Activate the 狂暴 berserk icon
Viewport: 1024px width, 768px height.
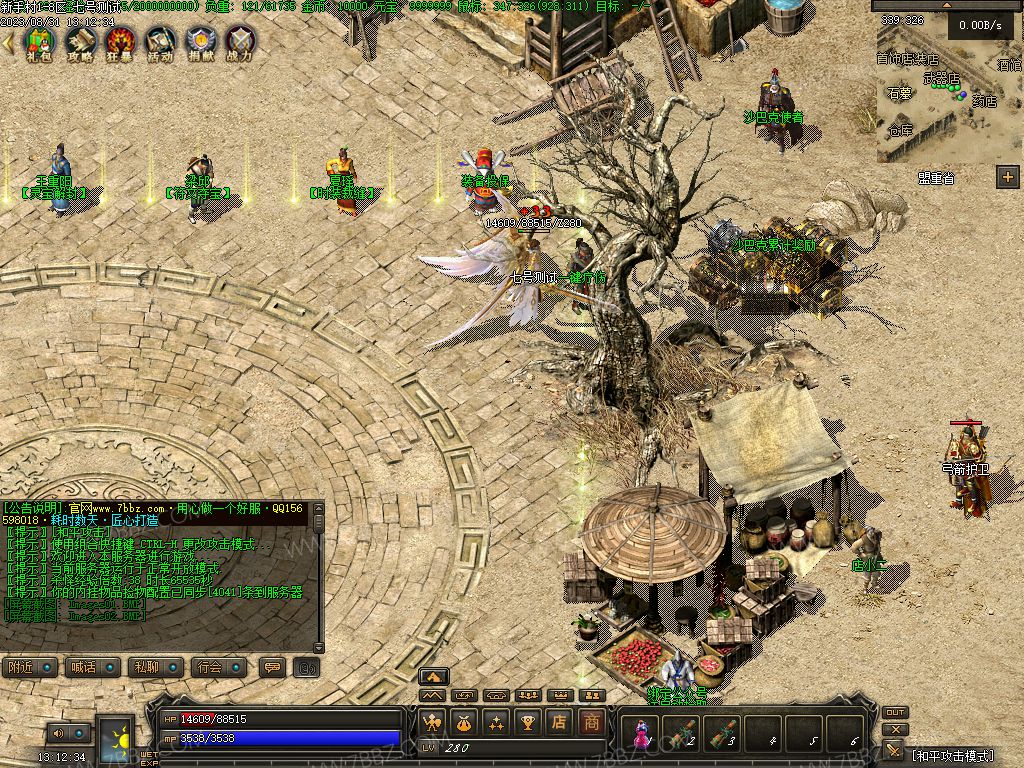pos(120,42)
